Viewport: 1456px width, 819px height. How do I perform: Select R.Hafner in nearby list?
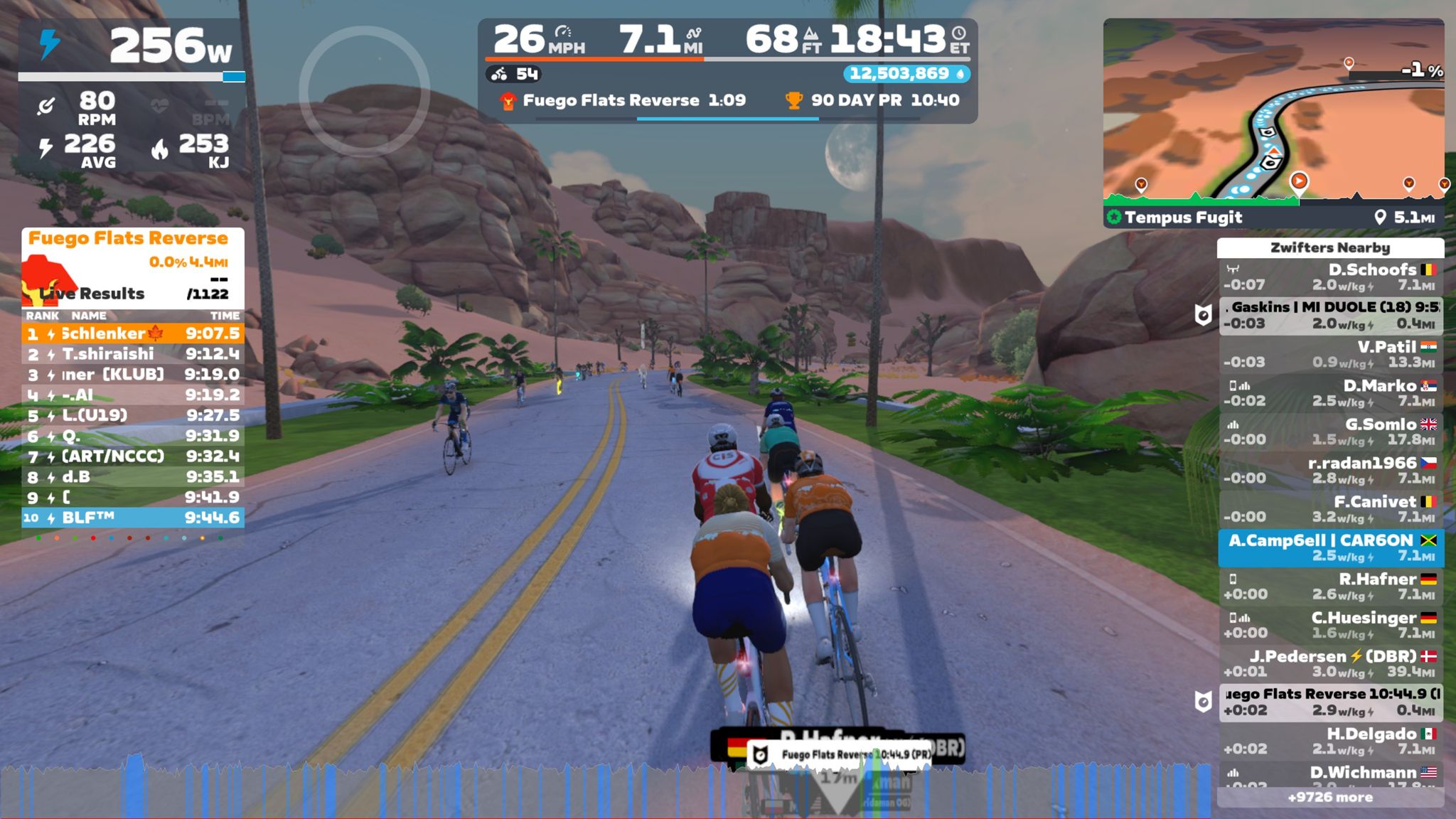tap(1330, 586)
